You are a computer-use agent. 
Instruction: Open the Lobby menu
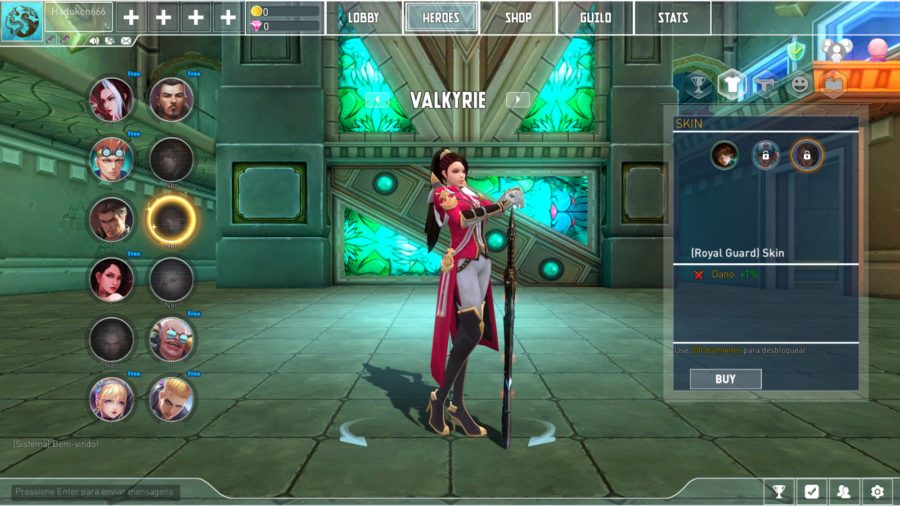pos(364,18)
